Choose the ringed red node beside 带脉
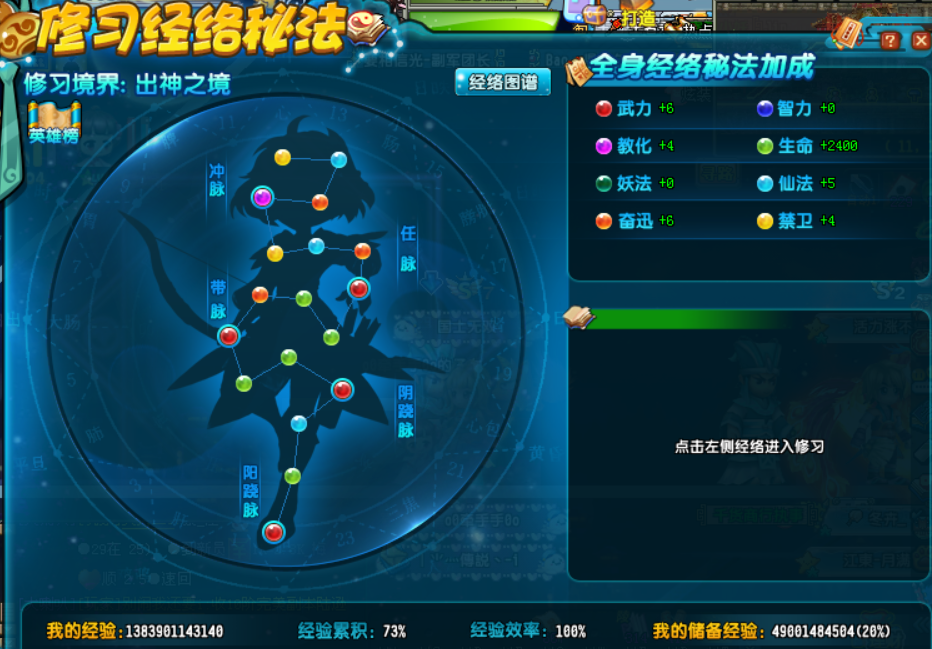The image size is (932, 649). coord(229,336)
